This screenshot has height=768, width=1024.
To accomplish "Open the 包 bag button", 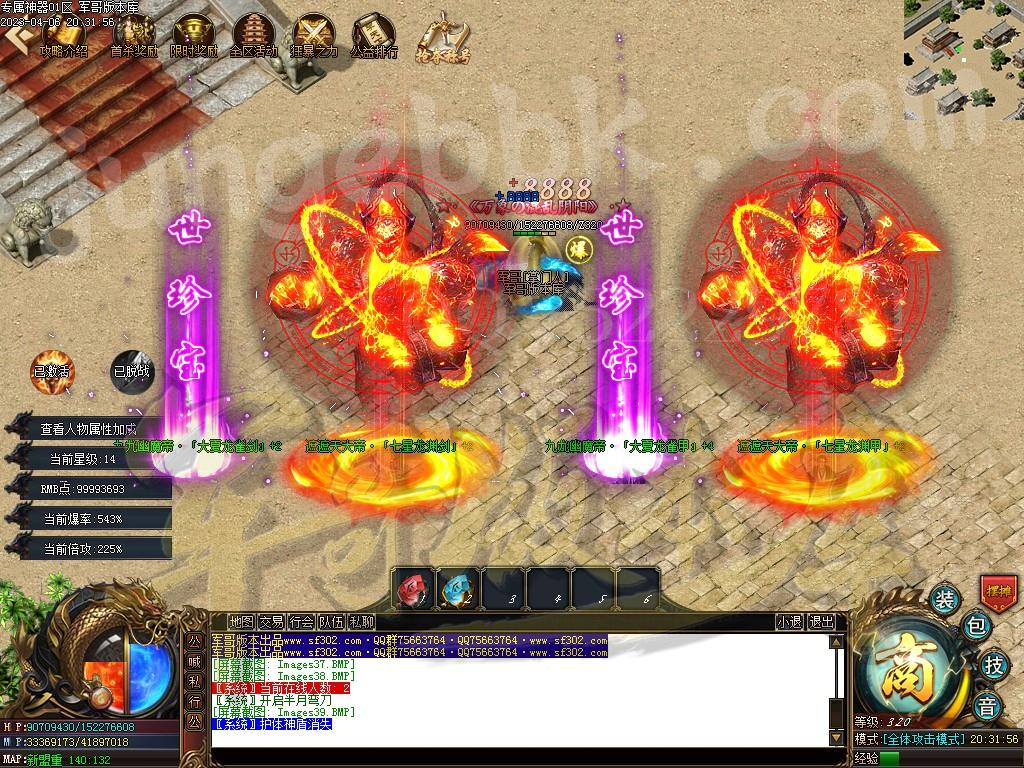I will [x=977, y=628].
